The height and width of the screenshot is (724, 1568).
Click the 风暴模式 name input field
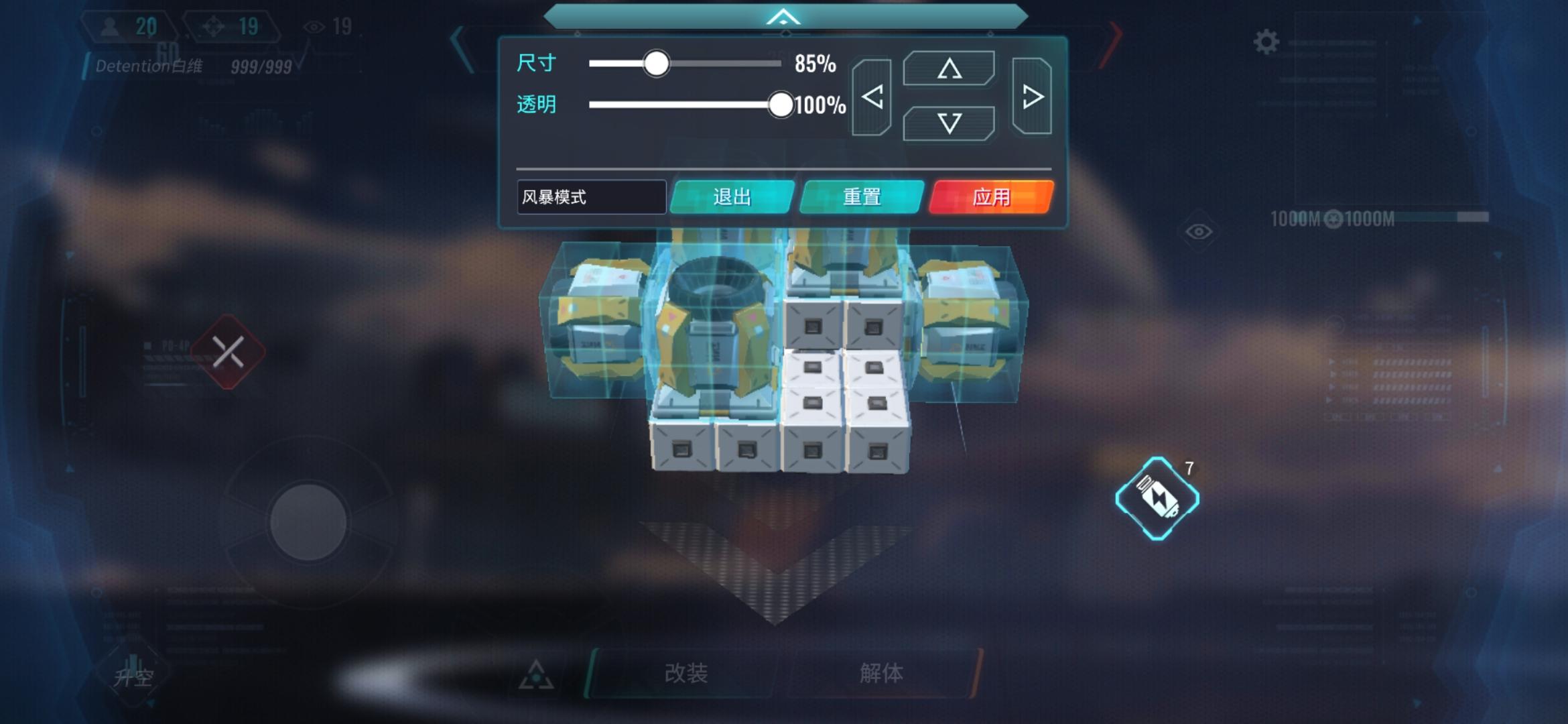pos(591,197)
